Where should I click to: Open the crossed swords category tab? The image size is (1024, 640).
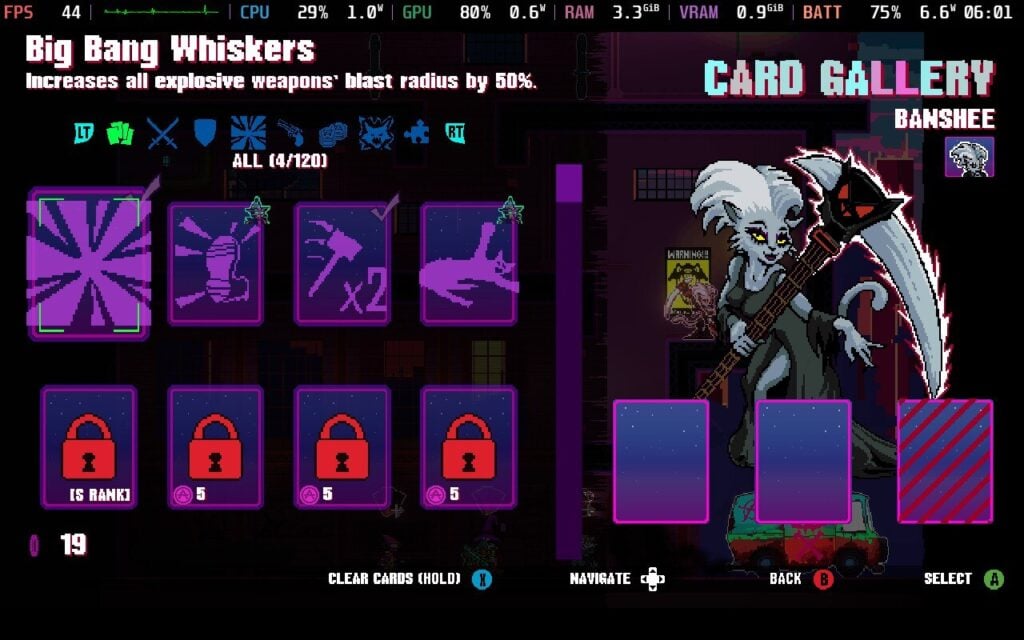[163, 133]
